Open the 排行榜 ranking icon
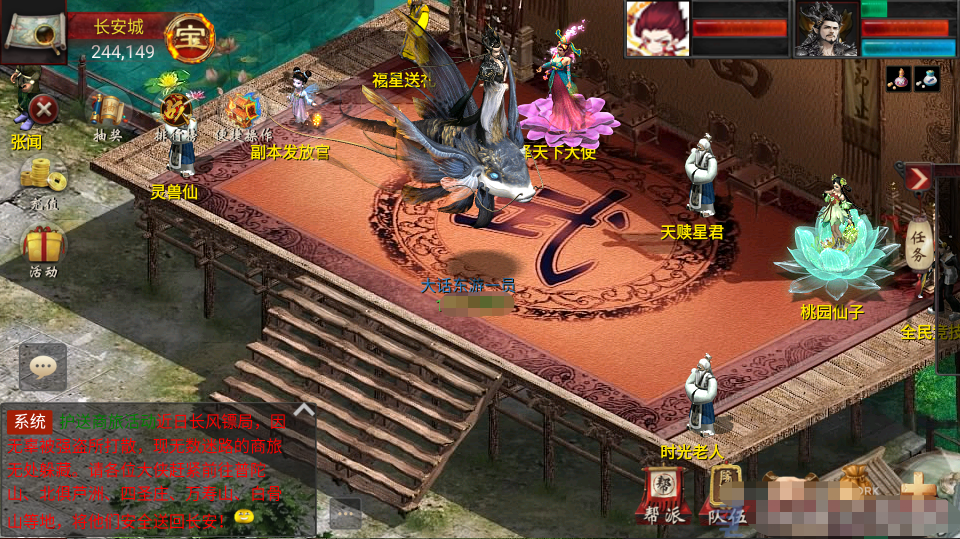This screenshot has width=960, height=539. click(174, 108)
